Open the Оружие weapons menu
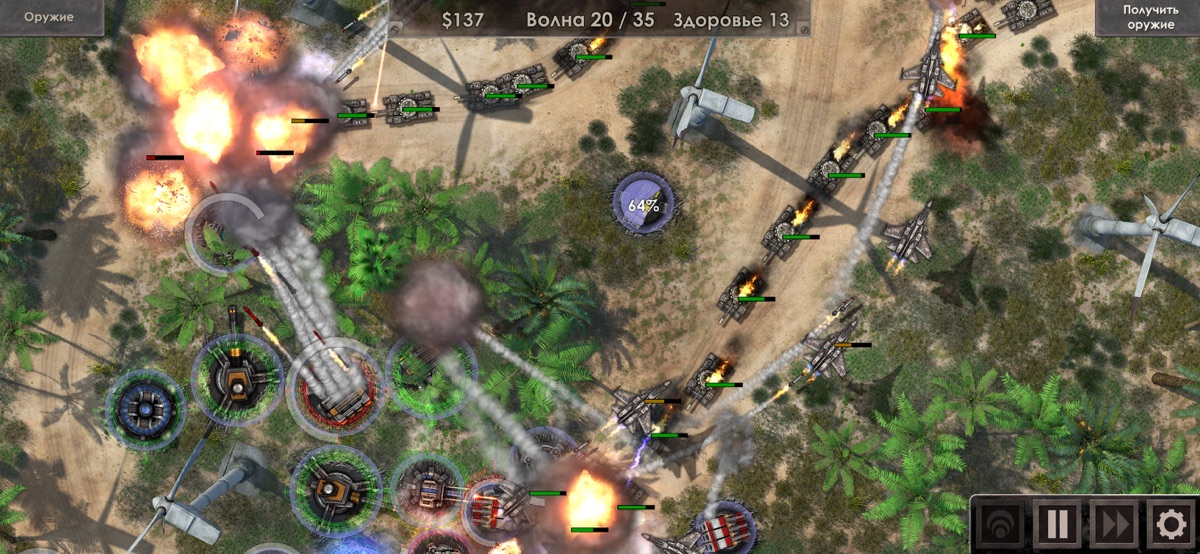This screenshot has width=1200, height=554. click(50, 17)
